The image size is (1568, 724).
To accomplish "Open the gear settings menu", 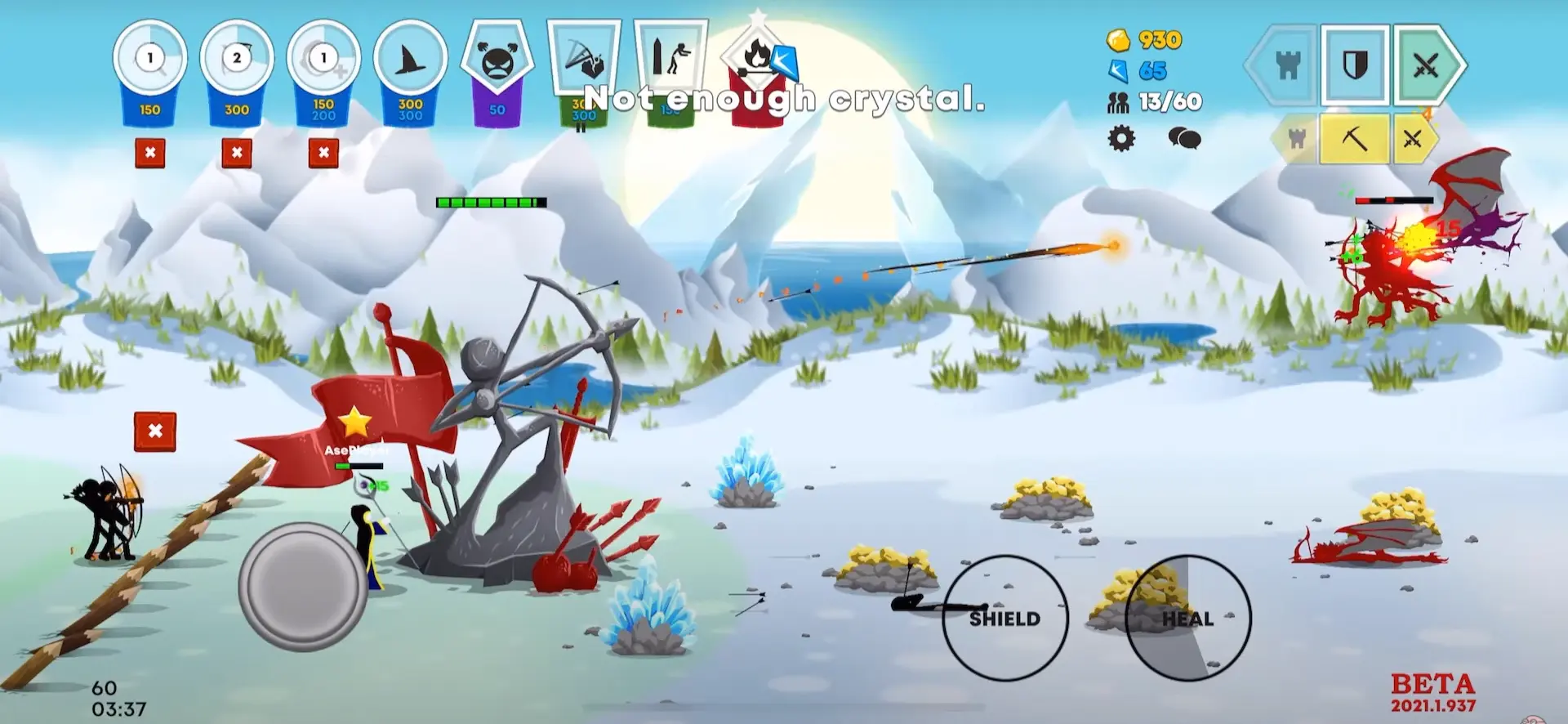I will 1121,138.
